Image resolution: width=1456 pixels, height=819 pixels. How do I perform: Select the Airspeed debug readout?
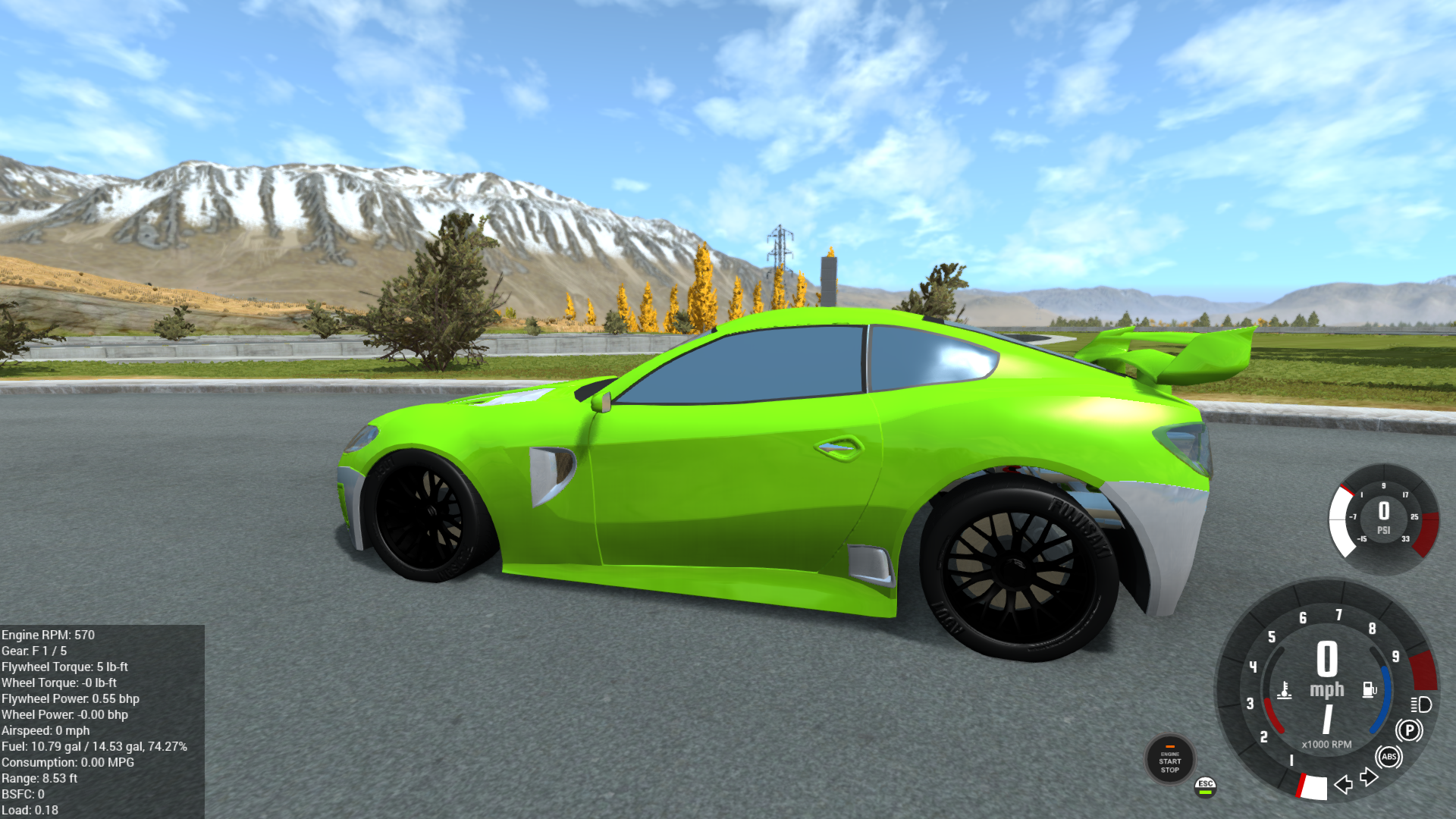pos(45,730)
